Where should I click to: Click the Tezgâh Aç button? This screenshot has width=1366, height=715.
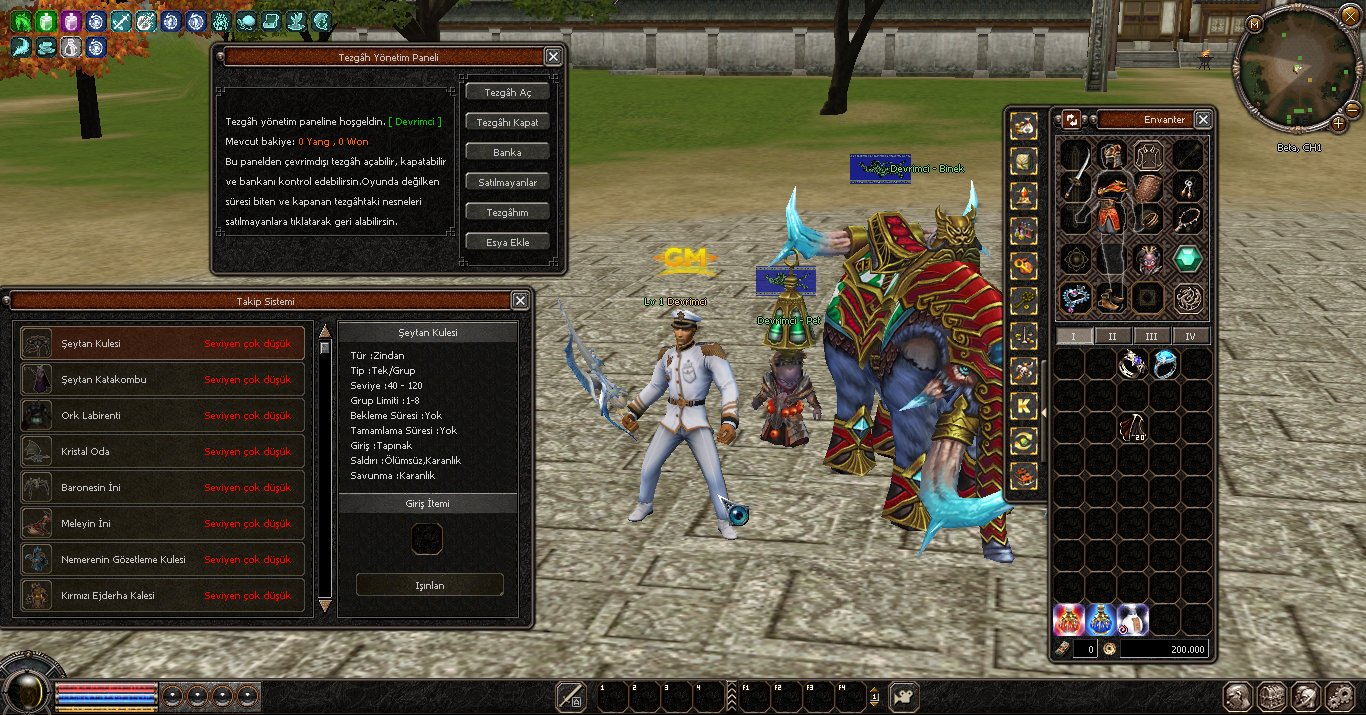coord(507,92)
